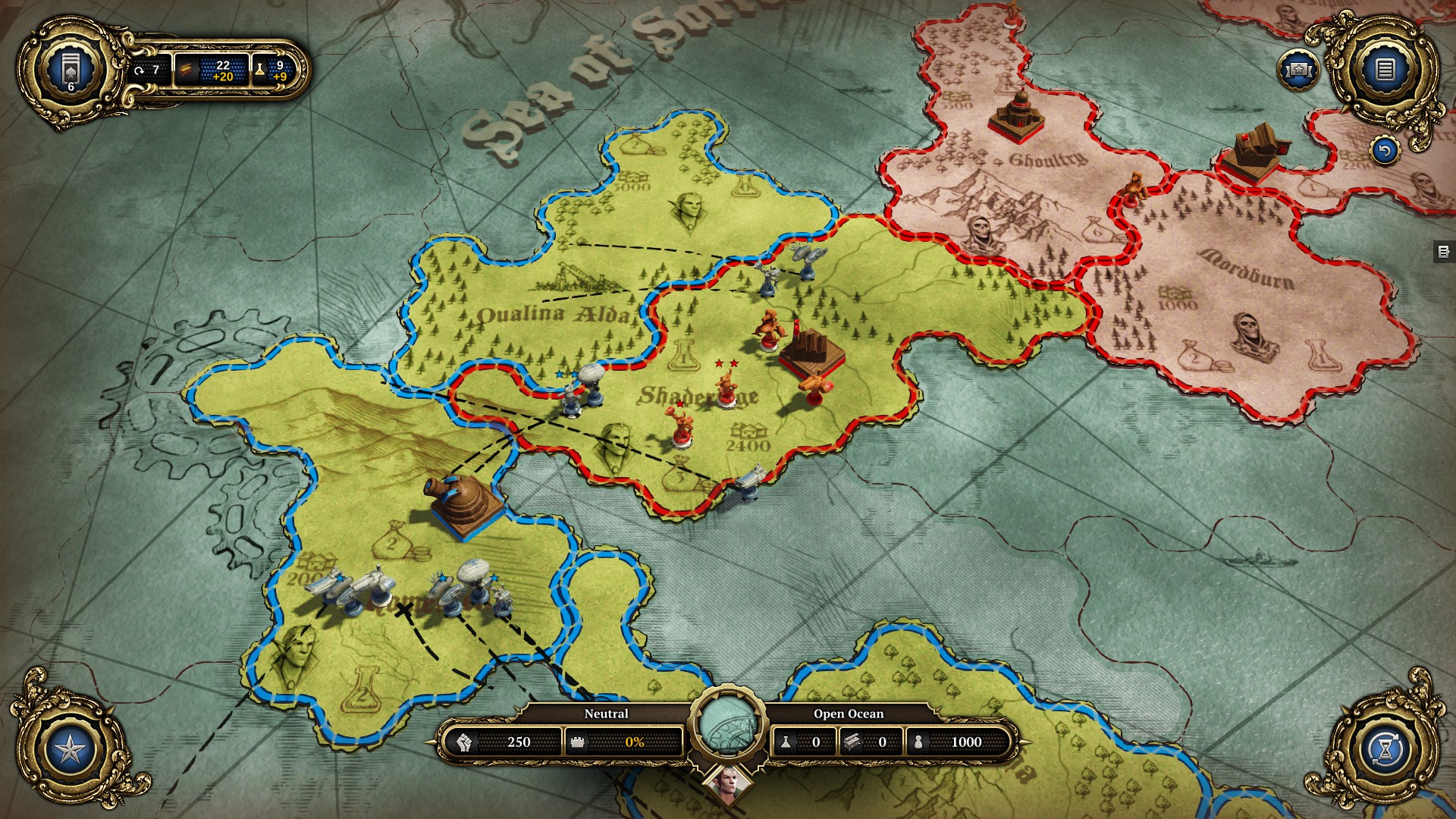Expand the side panel tab
Viewport: 1456px width, 819px height.
click(x=1443, y=252)
